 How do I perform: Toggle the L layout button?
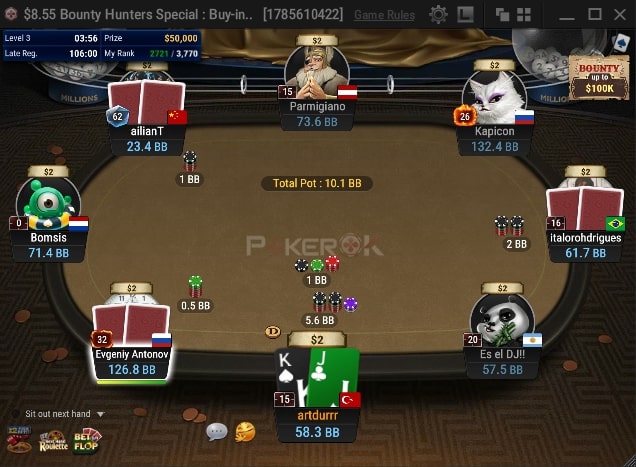tap(466, 15)
